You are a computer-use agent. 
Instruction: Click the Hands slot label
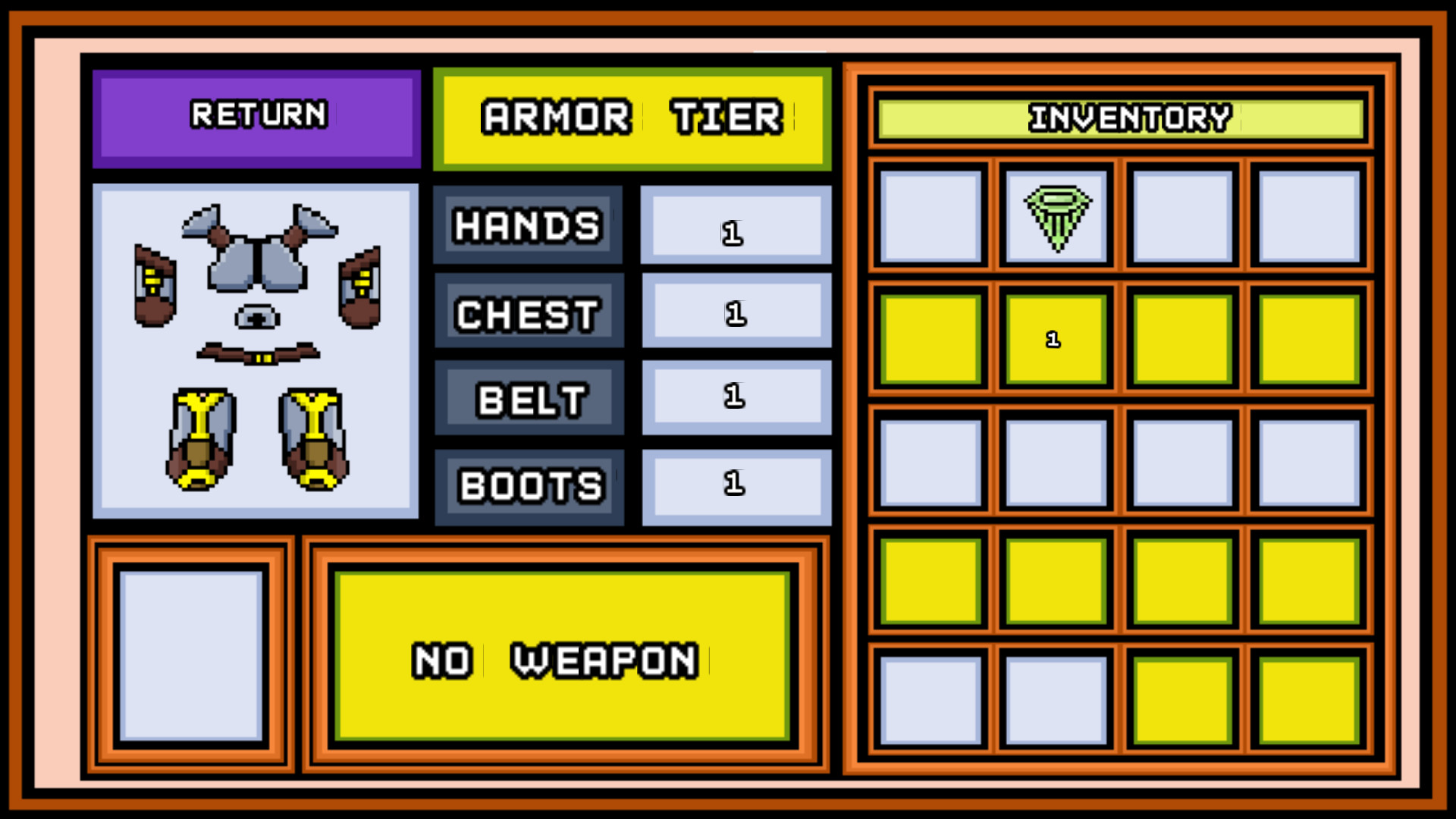tap(526, 224)
